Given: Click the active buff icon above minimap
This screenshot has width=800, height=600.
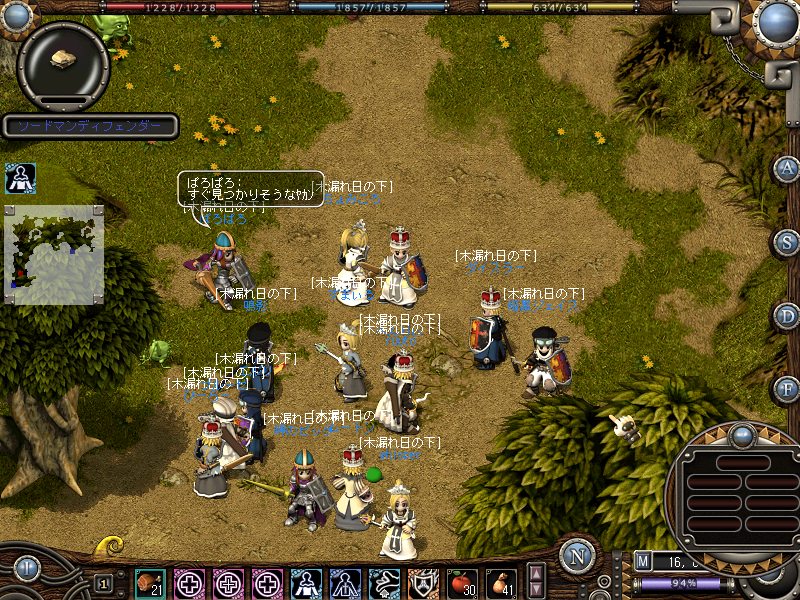Looking at the screenshot, I should pos(20,179).
